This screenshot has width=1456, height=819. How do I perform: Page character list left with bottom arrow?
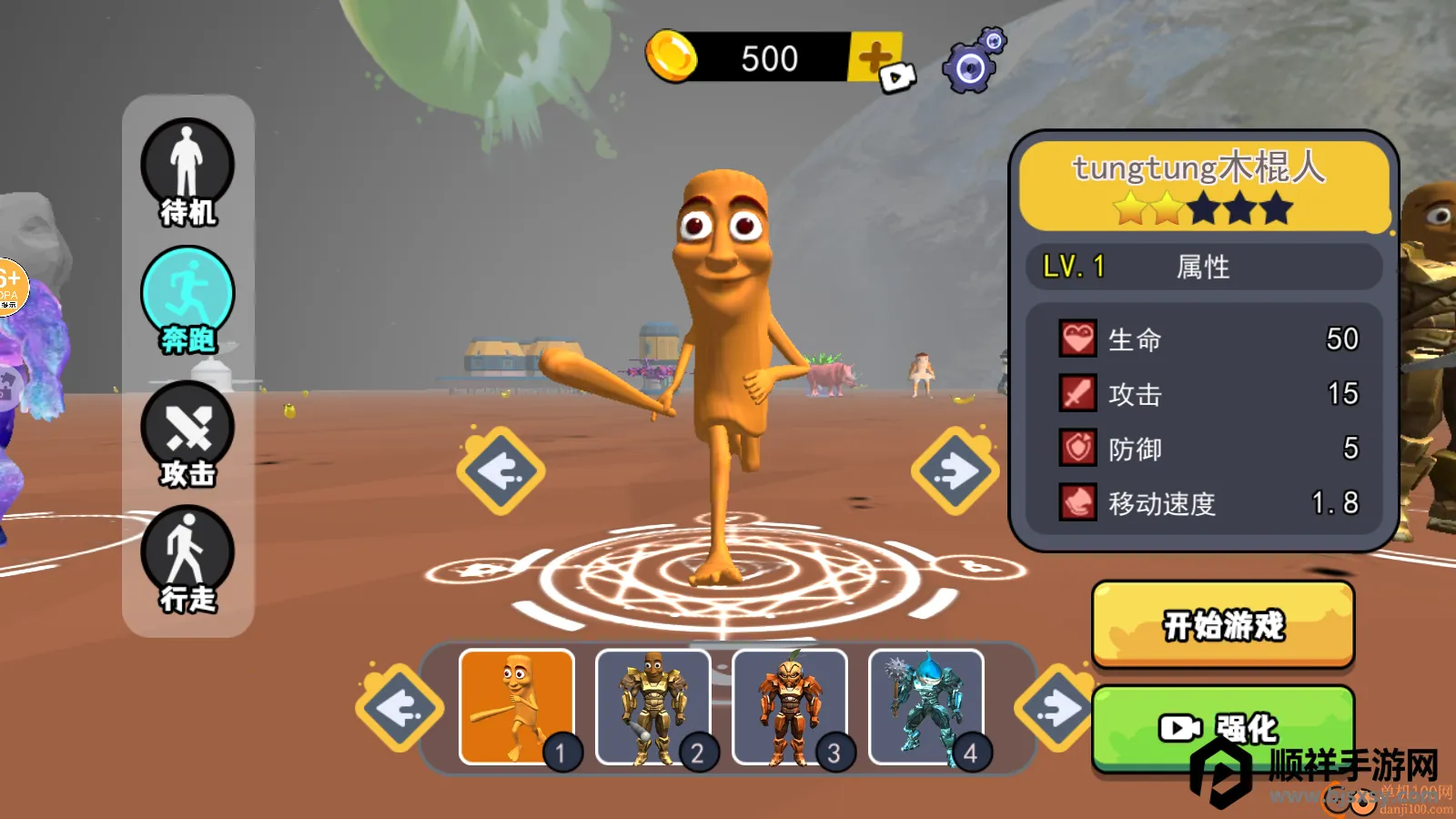pyautogui.click(x=399, y=708)
